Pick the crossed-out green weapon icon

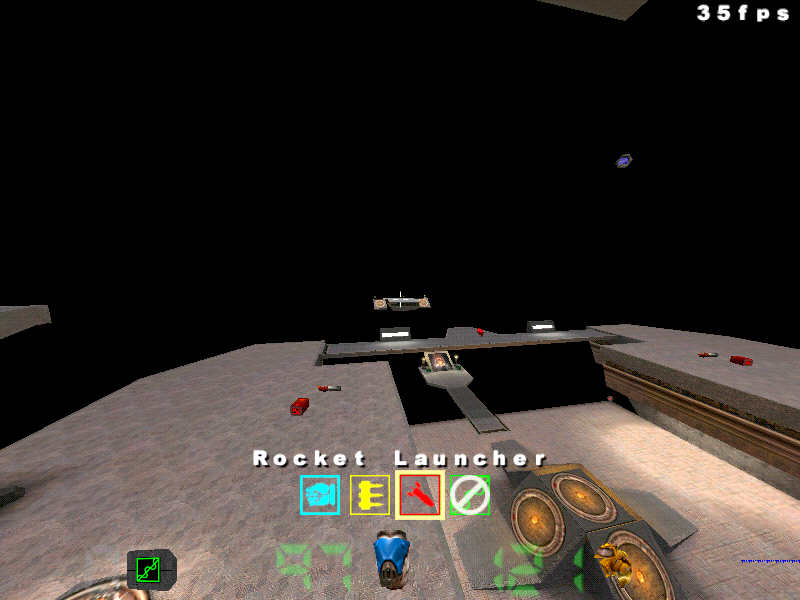click(470, 495)
